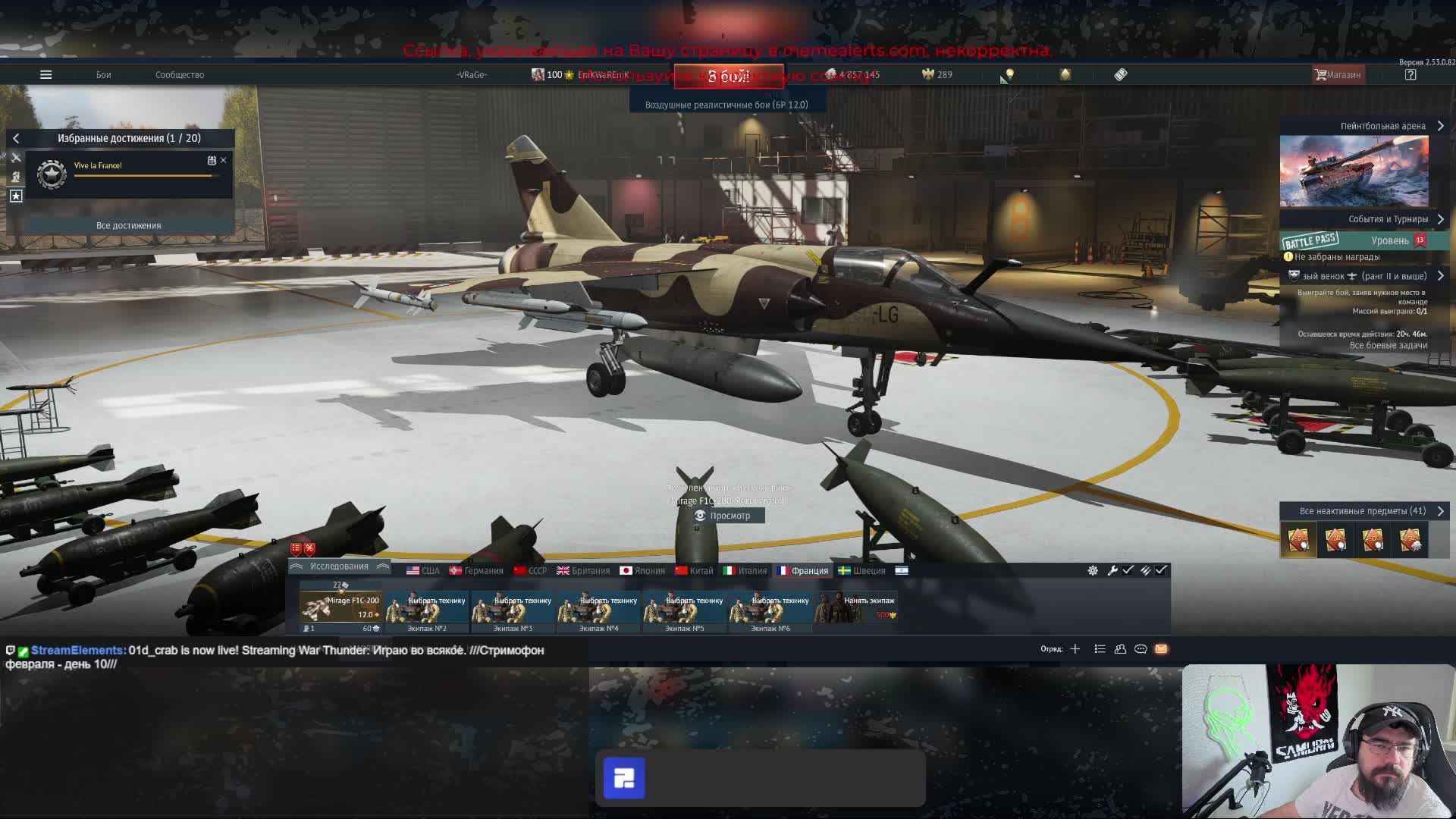Hire a new crew with Нанять экипаж

pyautogui.click(x=858, y=607)
